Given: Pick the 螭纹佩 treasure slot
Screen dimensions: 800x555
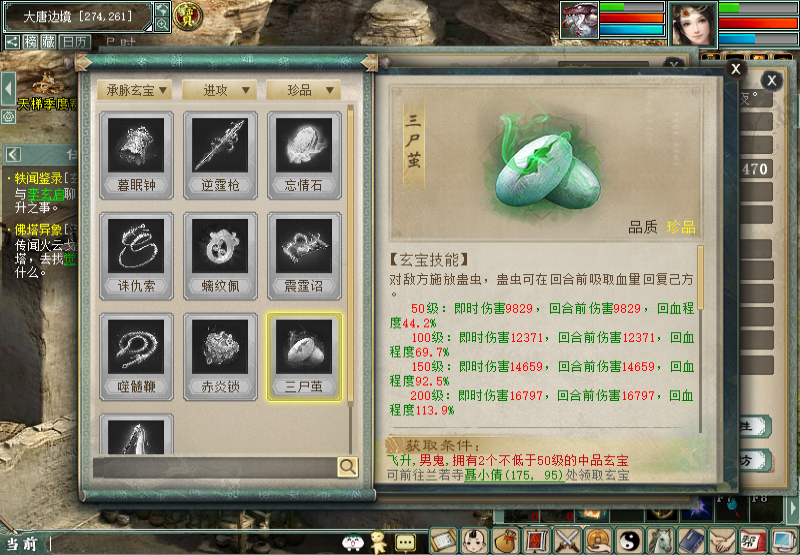Looking at the screenshot, I should tap(220, 255).
